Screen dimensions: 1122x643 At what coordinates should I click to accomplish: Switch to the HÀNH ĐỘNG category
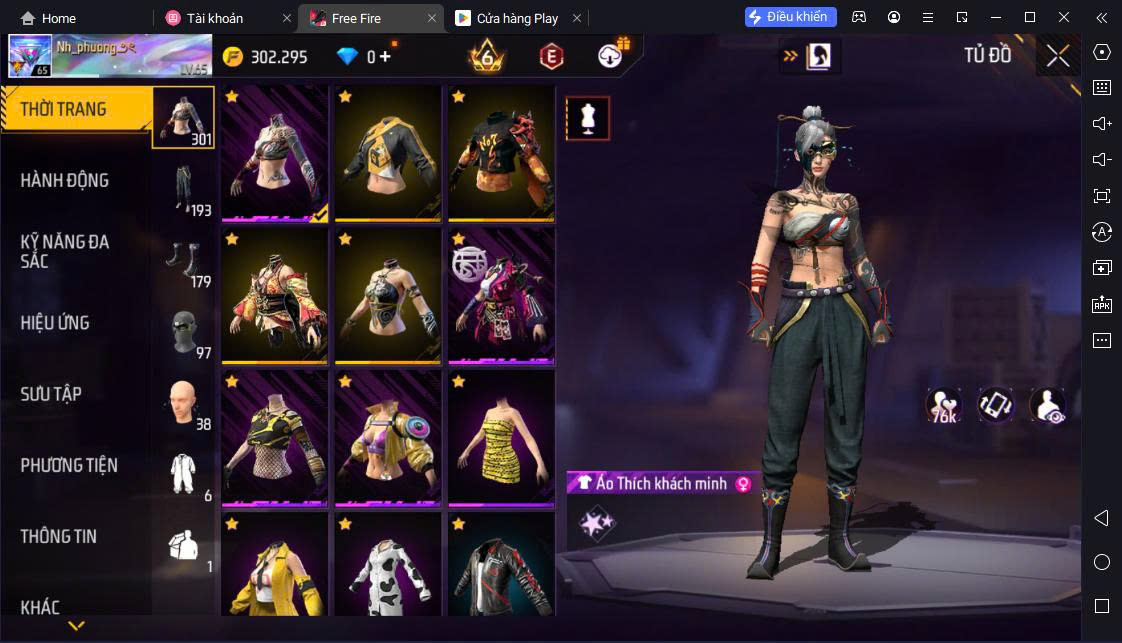pos(80,181)
